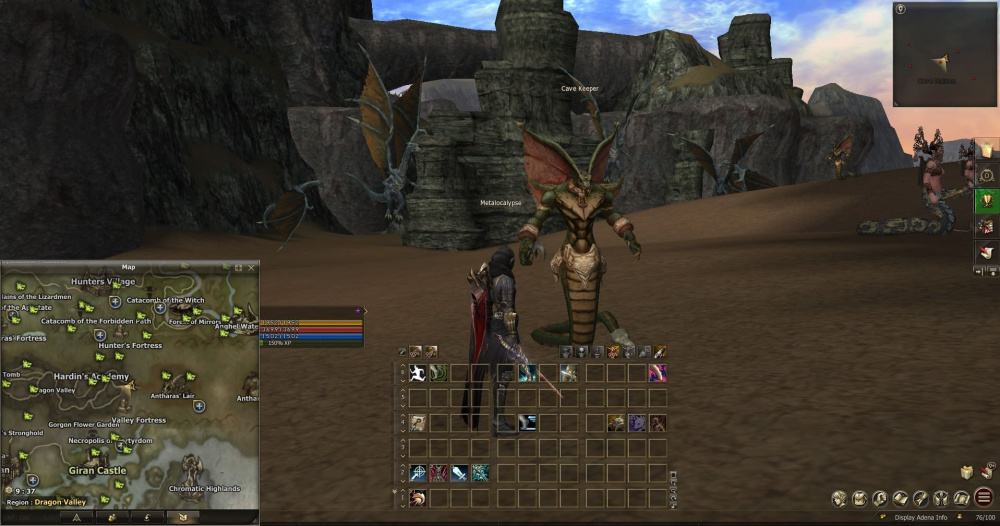Use the purple wolf icon

click(636, 423)
